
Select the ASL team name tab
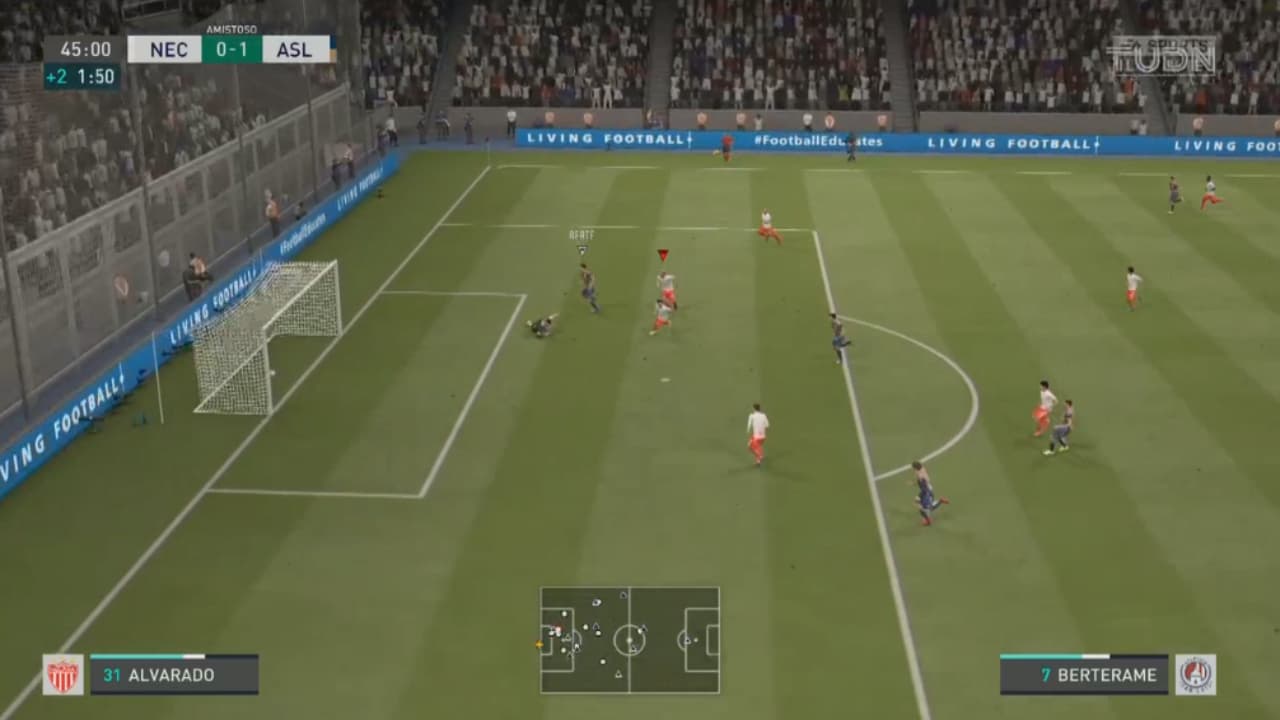click(x=295, y=48)
